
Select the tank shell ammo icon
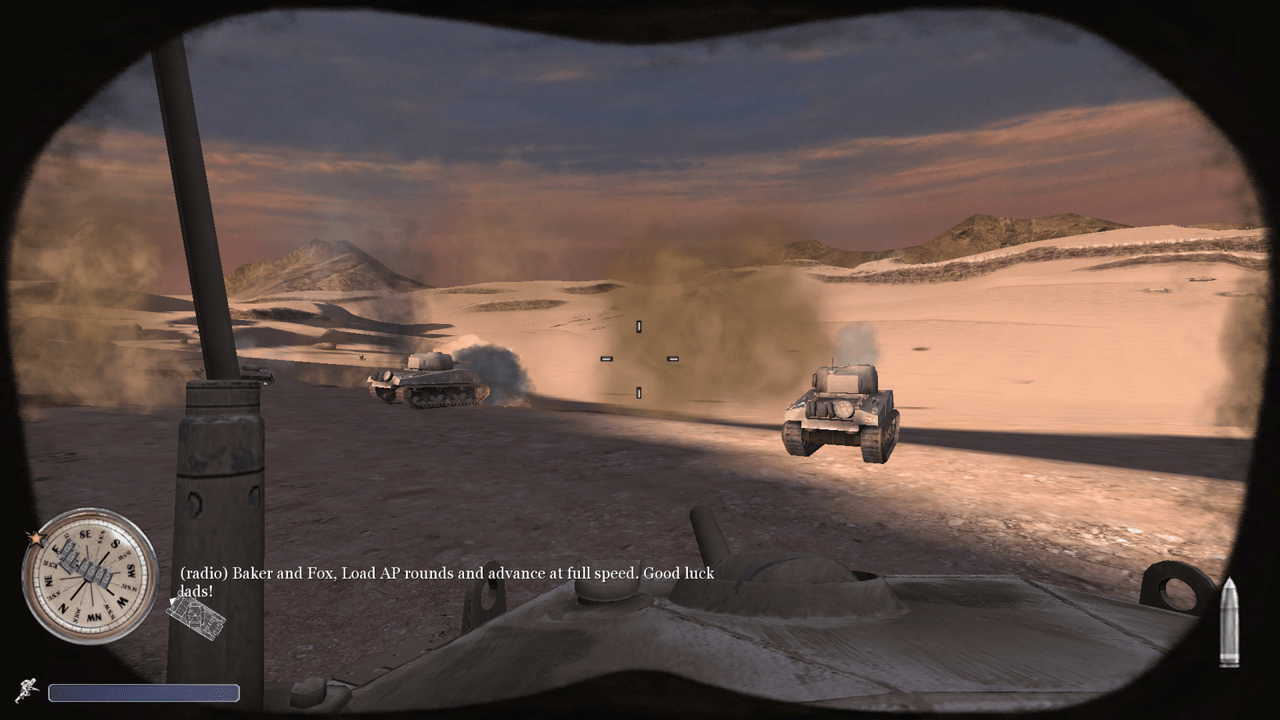pyautogui.click(x=1229, y=622)
